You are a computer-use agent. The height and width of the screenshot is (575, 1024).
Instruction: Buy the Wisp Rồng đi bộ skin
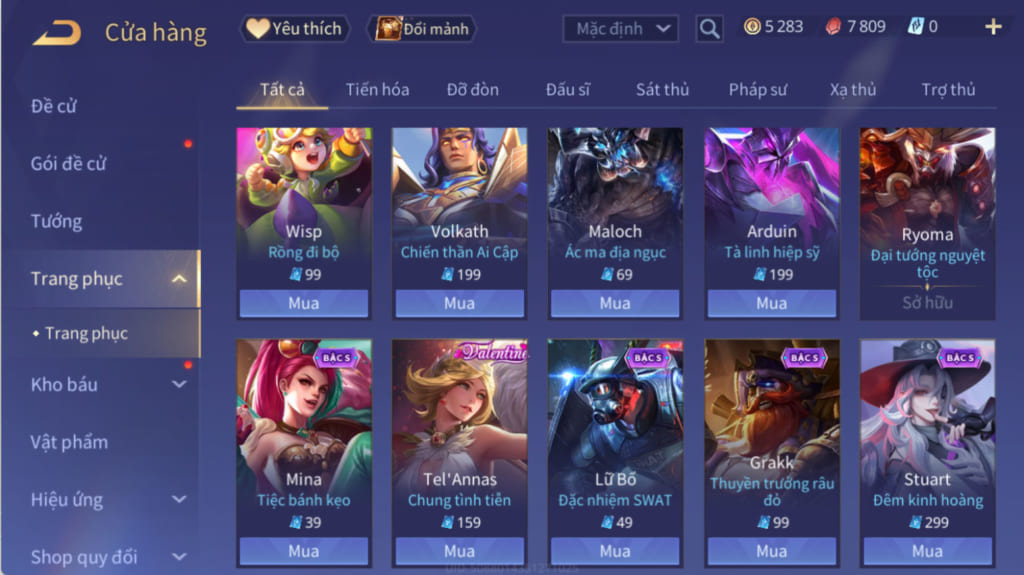[304, 303]
